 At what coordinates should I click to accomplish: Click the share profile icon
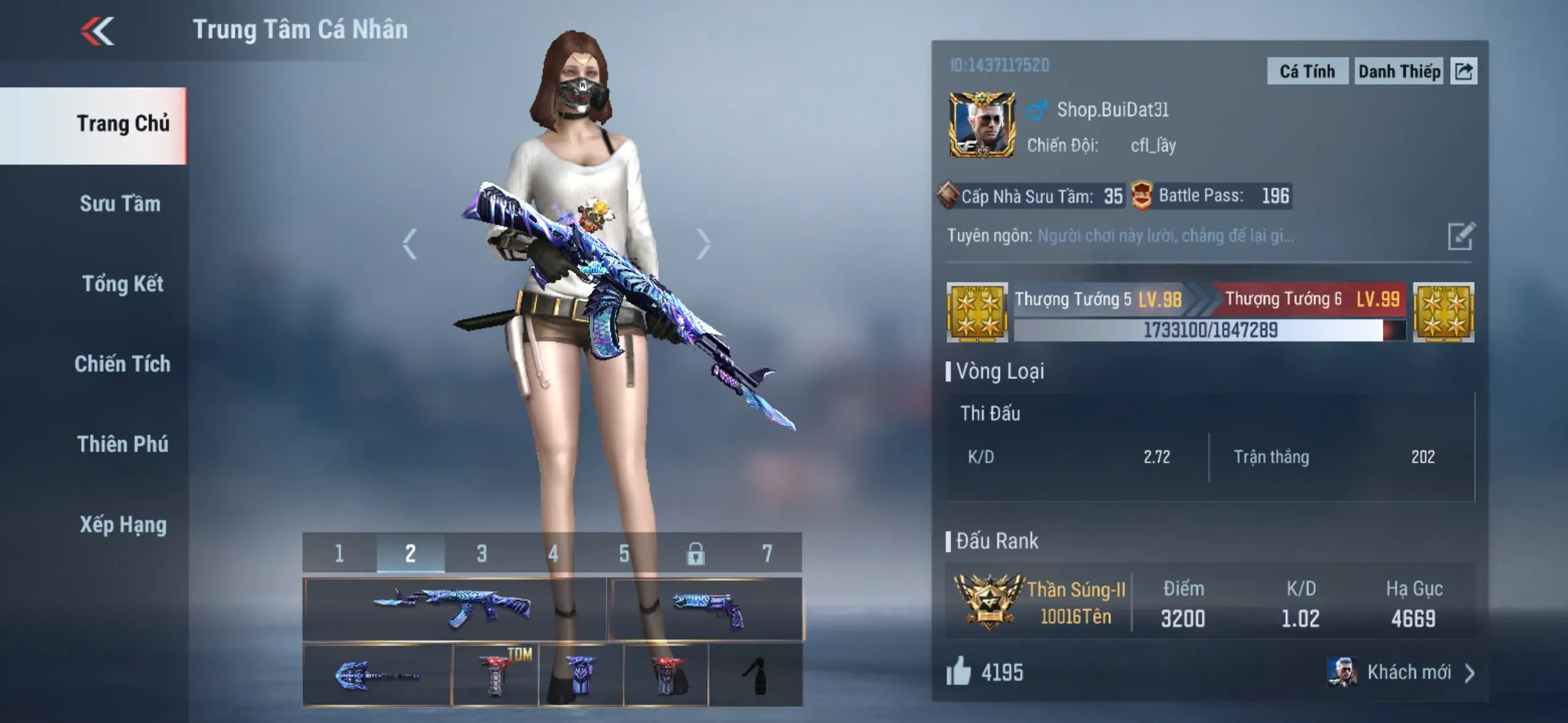[1464, 72]
